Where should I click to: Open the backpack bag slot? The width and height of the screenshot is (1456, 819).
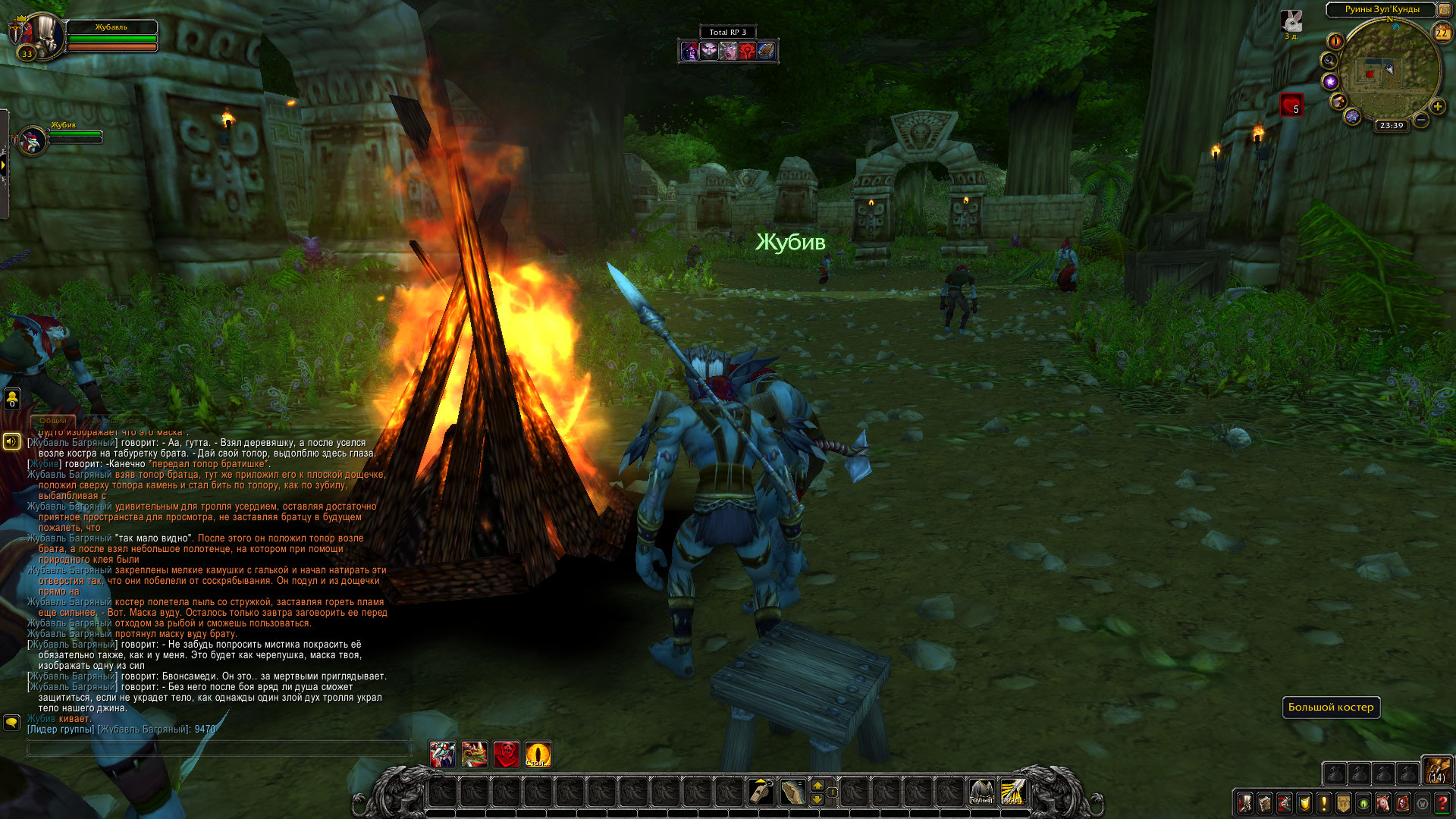1436,770
